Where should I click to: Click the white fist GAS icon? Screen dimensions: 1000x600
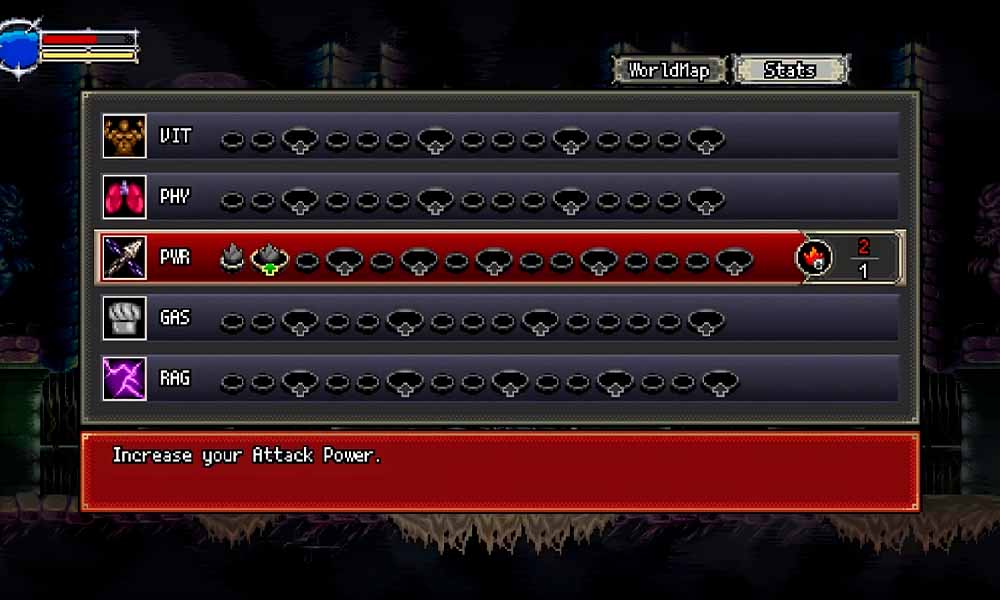tap(125, 319)
